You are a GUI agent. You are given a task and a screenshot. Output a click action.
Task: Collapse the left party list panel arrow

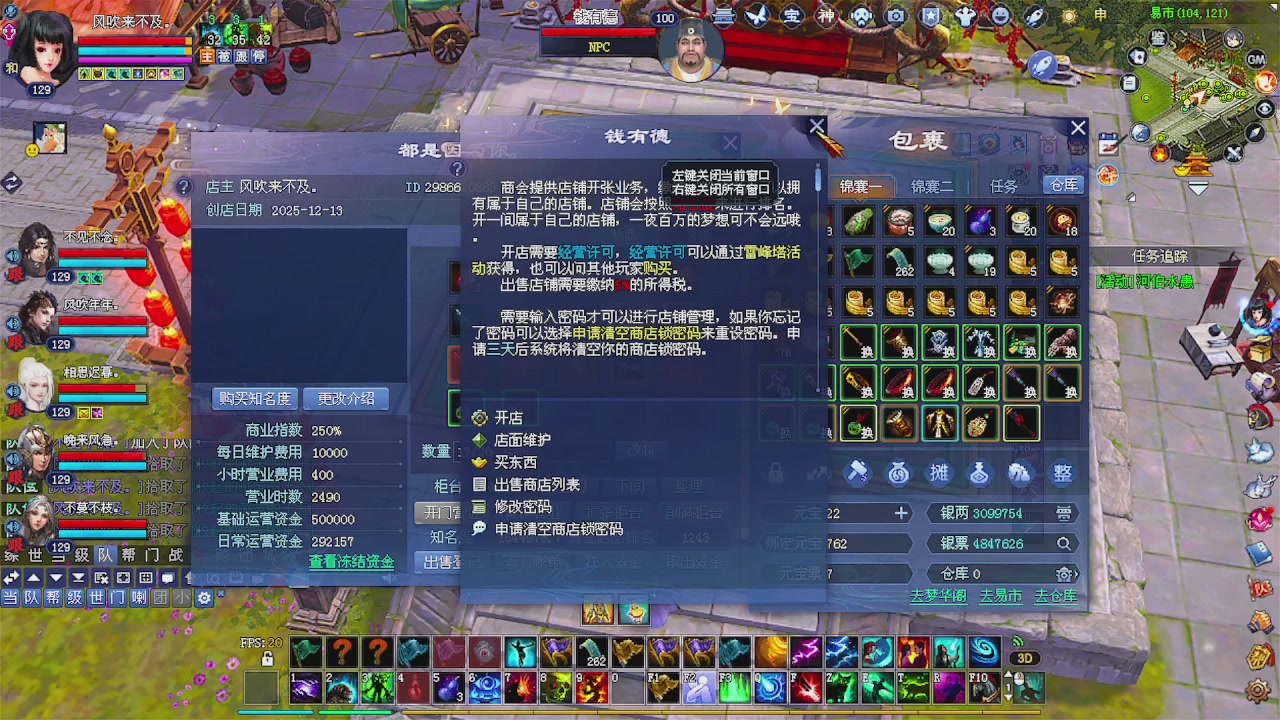pyautogui.click(x=13, y=183)
